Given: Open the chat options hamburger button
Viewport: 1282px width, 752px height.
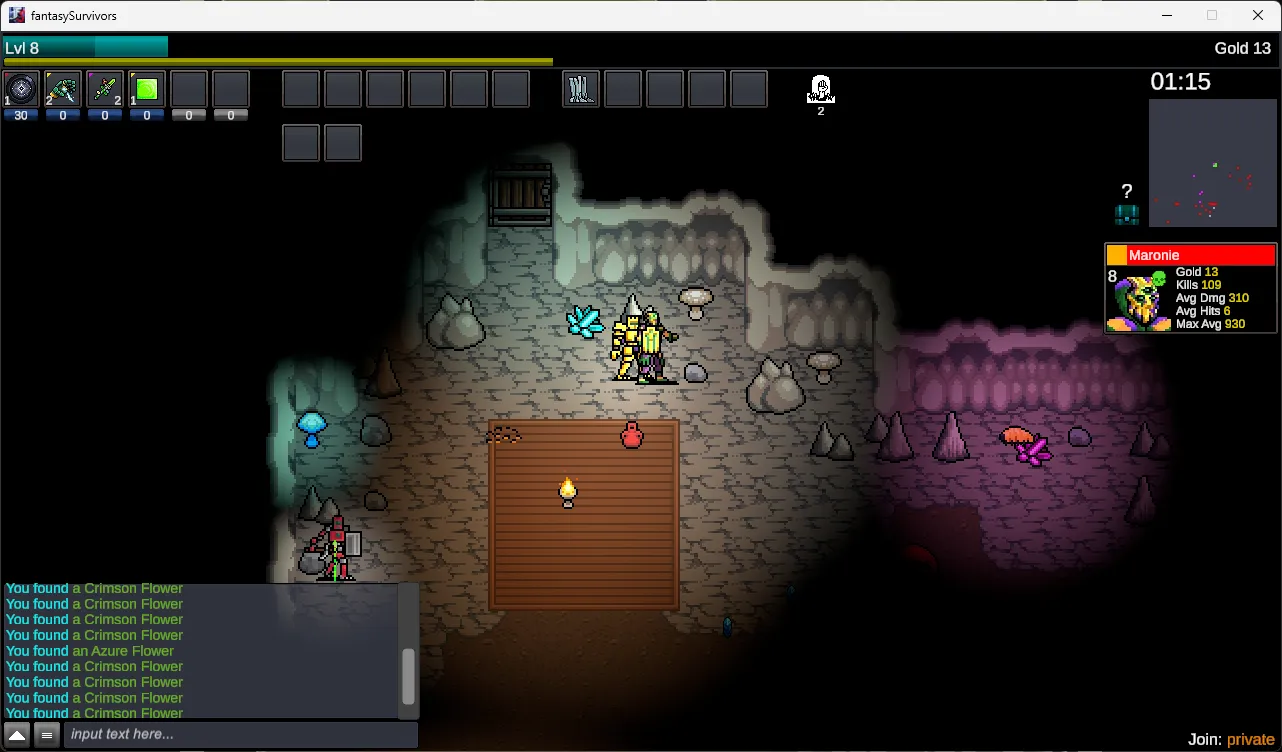Looking at the screenshot, I should pos(46,735).
